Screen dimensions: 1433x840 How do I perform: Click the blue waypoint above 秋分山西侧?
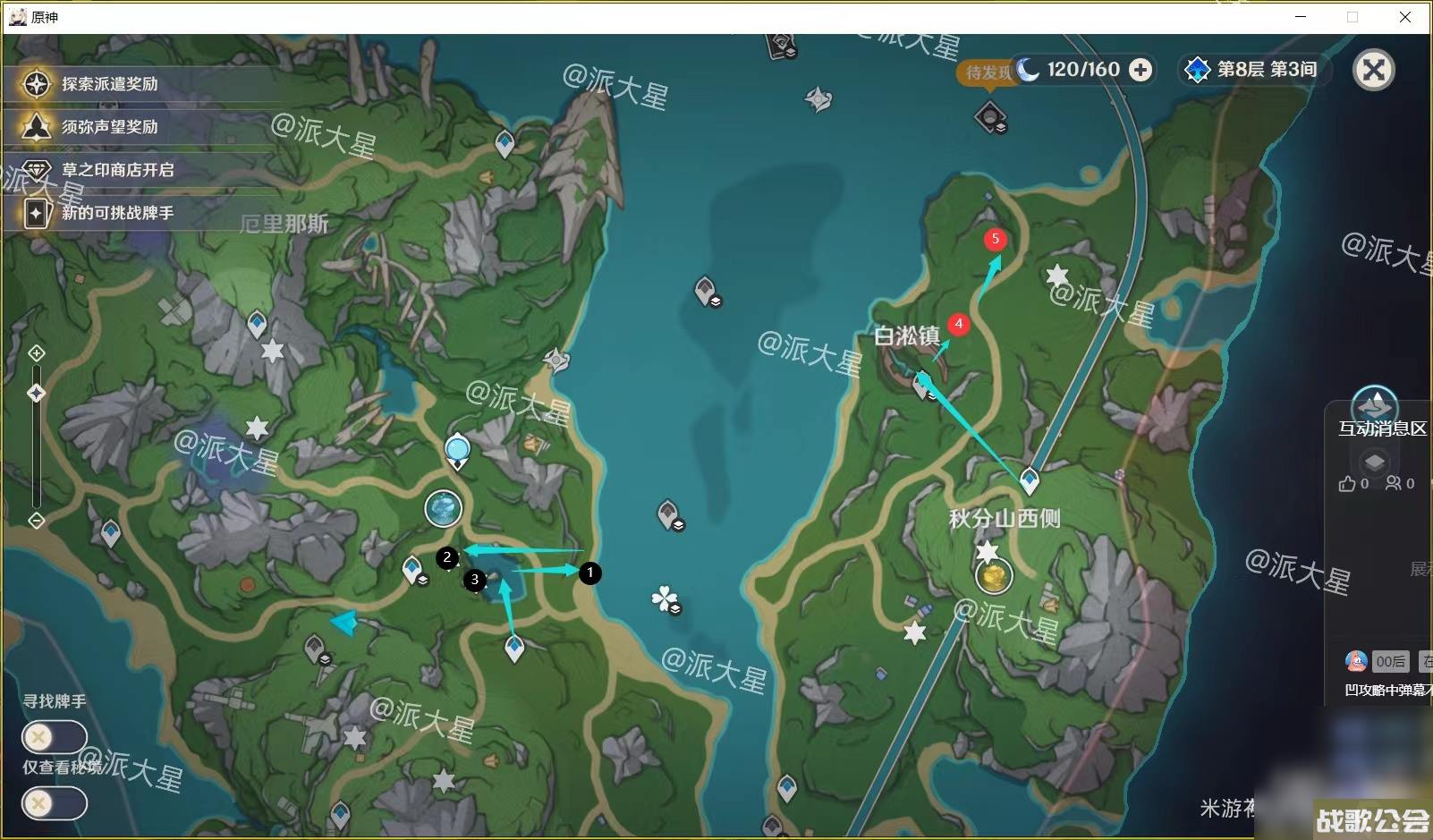click(x=1029, y=480)
